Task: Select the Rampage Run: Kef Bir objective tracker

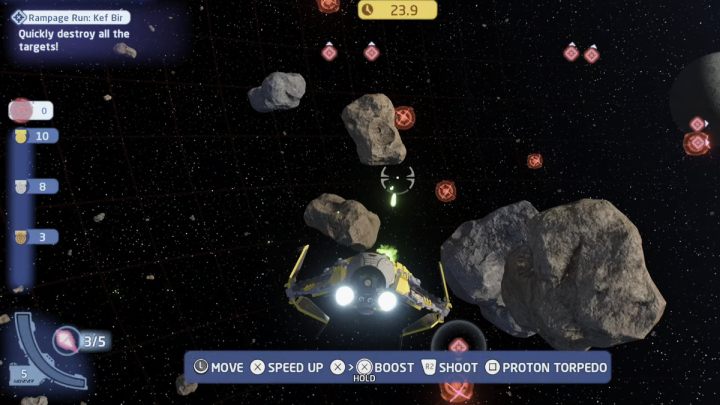Action: 73,18
